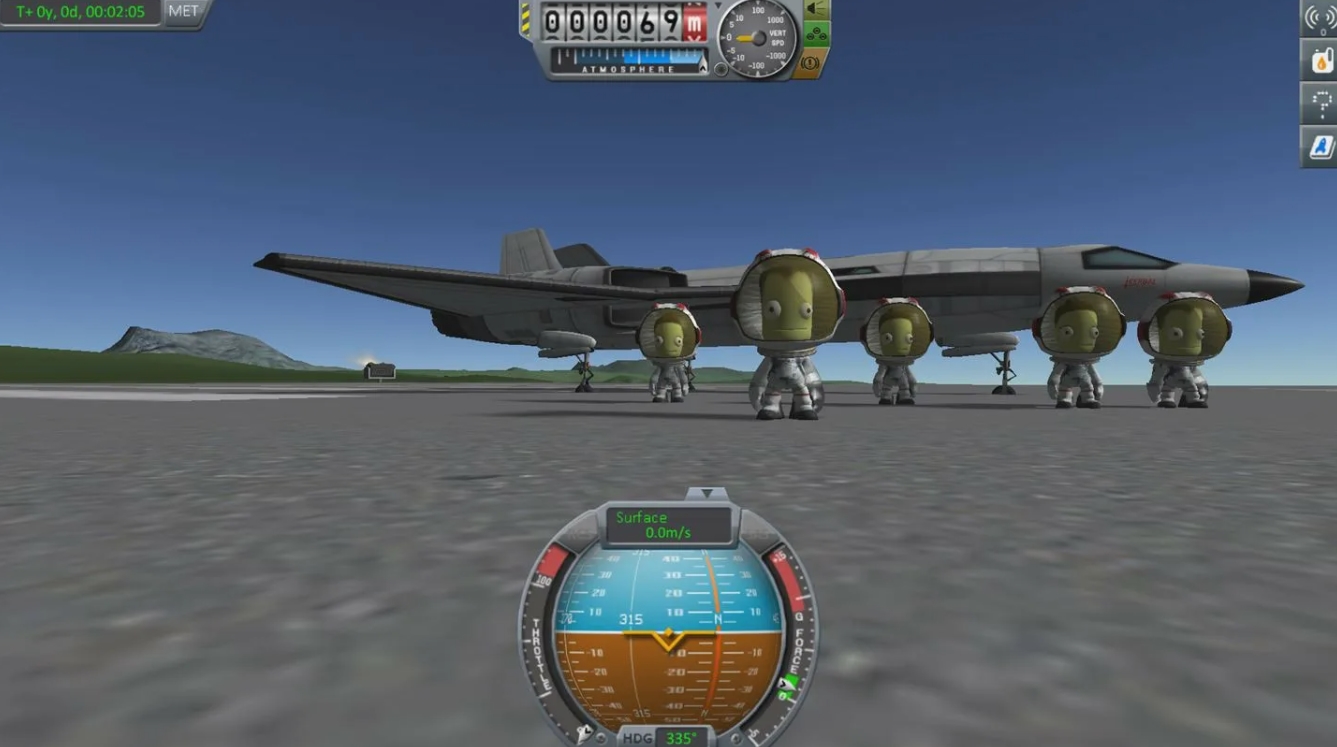Engage the wheel brakes
This screenshot has width=1337, height=747.
coord(810,62)
